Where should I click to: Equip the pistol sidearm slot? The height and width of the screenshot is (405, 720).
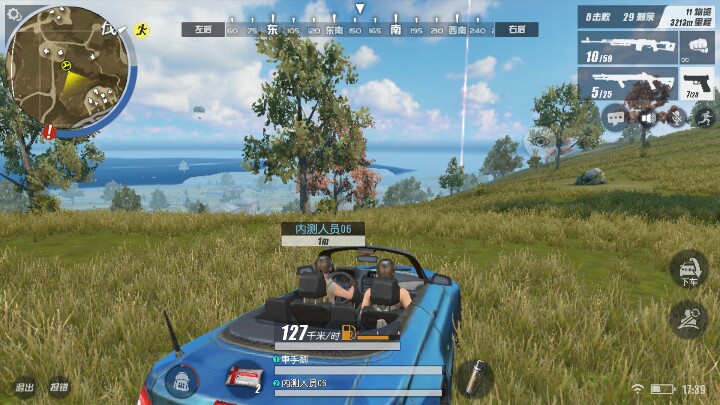(695, 84)
